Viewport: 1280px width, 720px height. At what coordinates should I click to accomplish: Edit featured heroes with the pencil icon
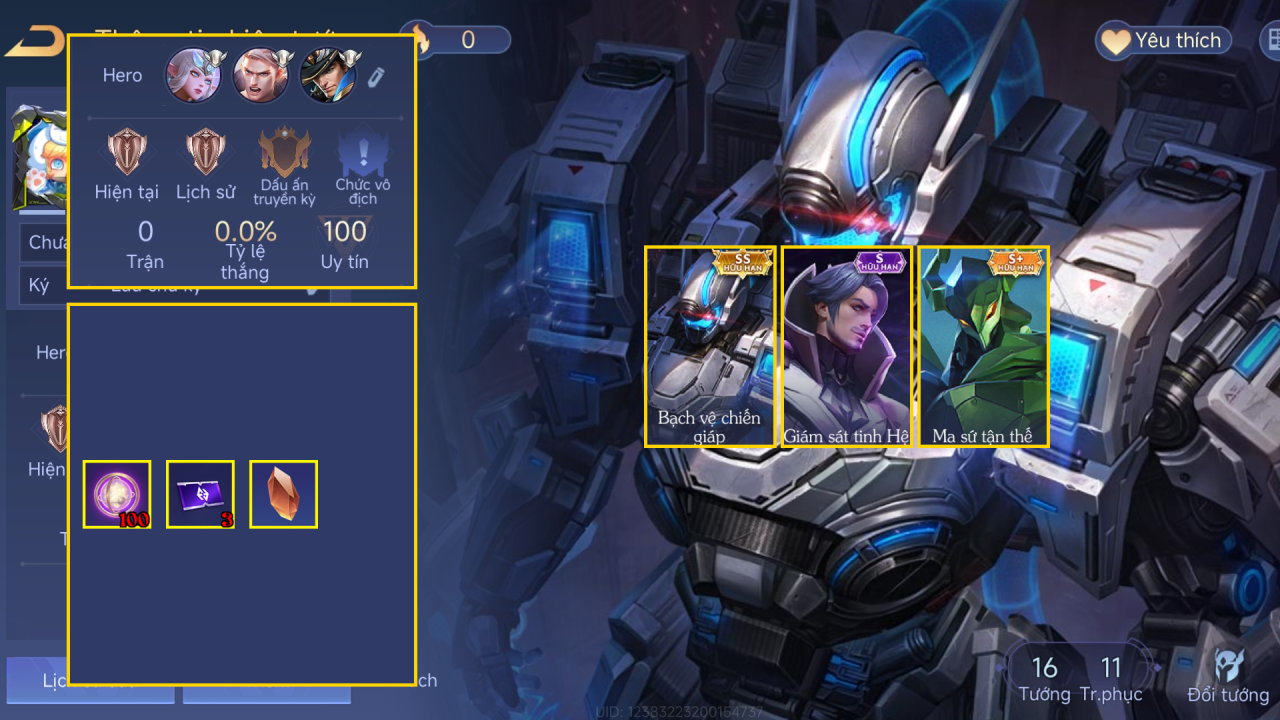coord(375,77)
